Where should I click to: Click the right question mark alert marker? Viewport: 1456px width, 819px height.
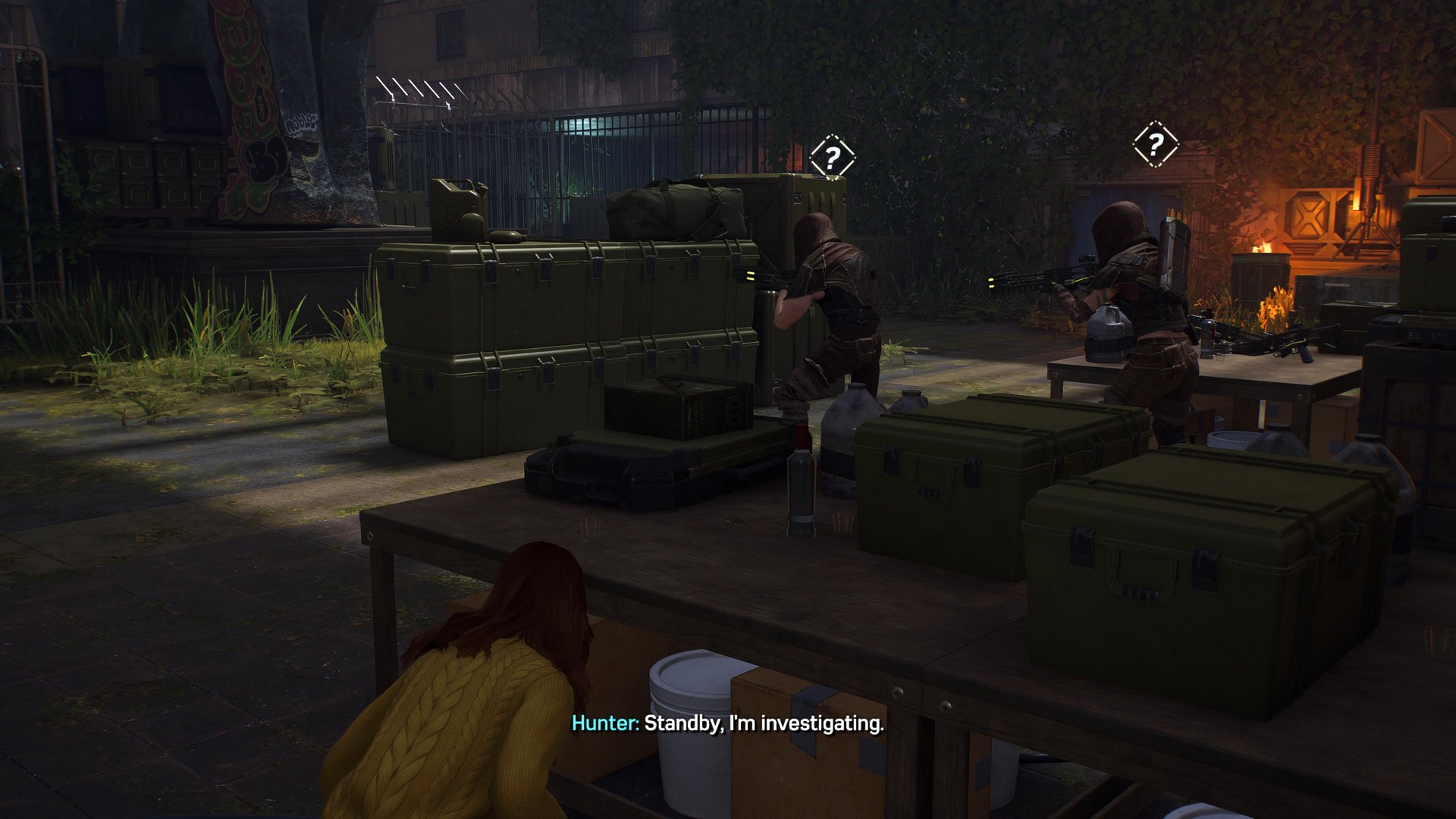(x=1154, y=143)
